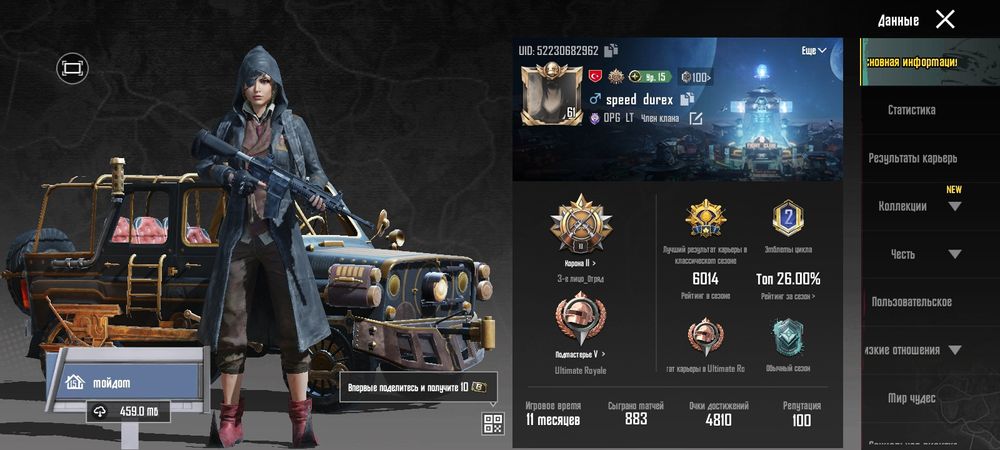Open the player avatar frame

(550, 96)
